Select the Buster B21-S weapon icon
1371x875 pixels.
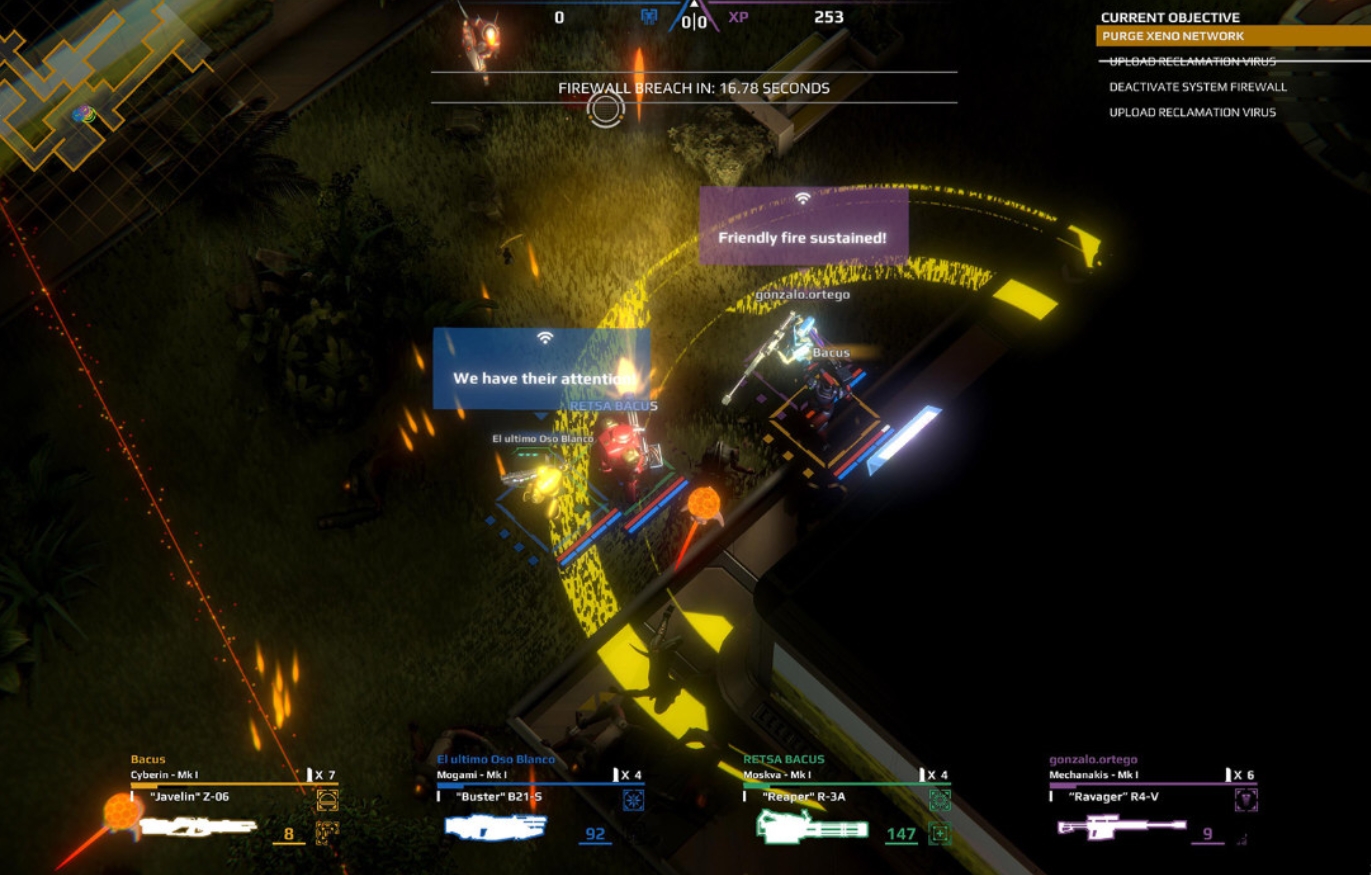tap(496, 827)
